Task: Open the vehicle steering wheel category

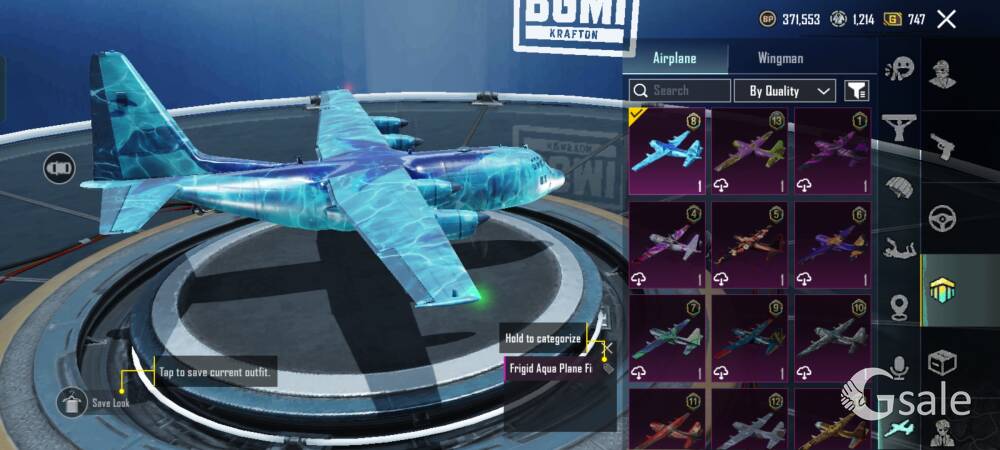Action: pos(943,218)
